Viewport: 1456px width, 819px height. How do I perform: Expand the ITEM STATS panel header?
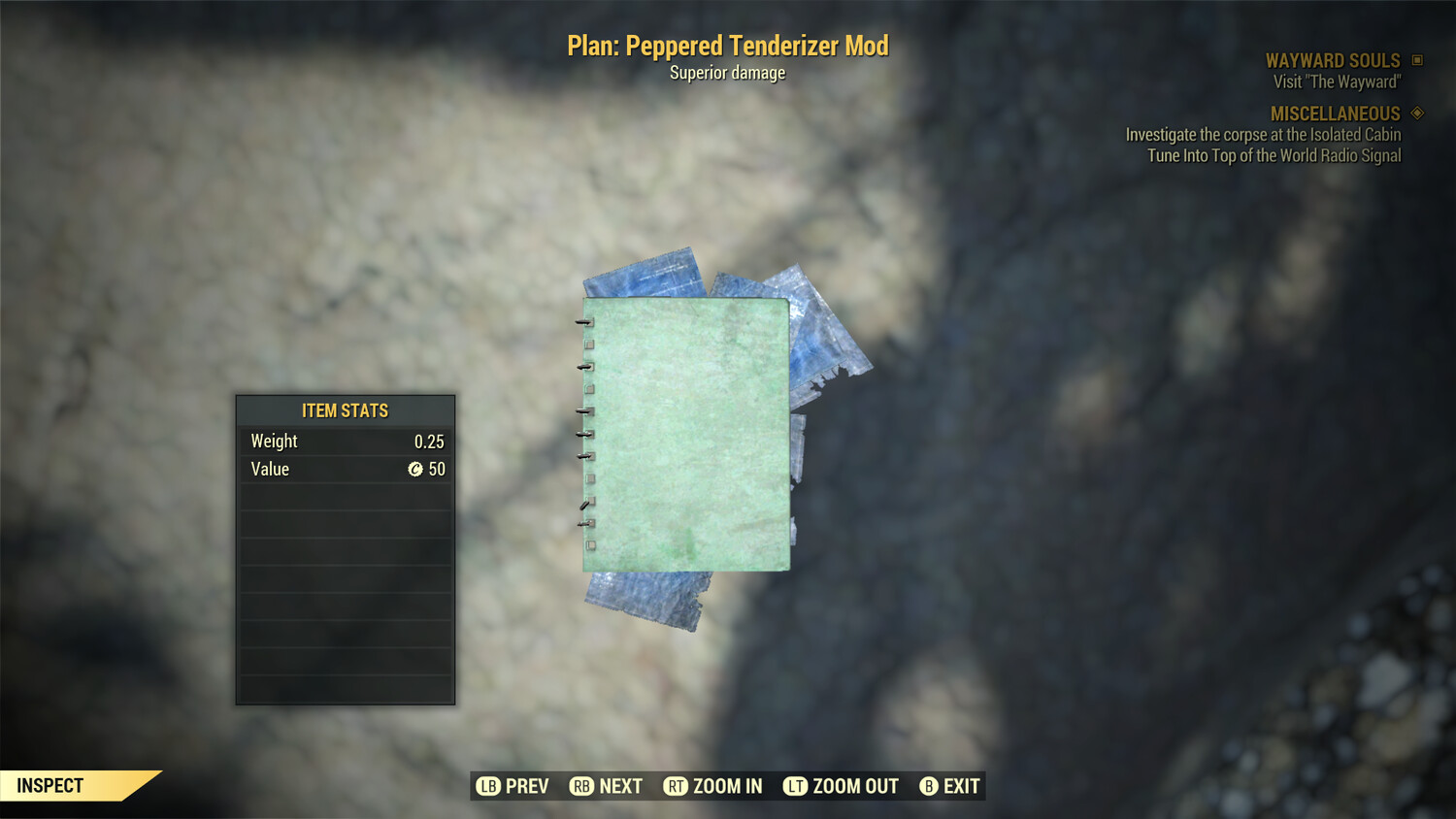[345, 410]
